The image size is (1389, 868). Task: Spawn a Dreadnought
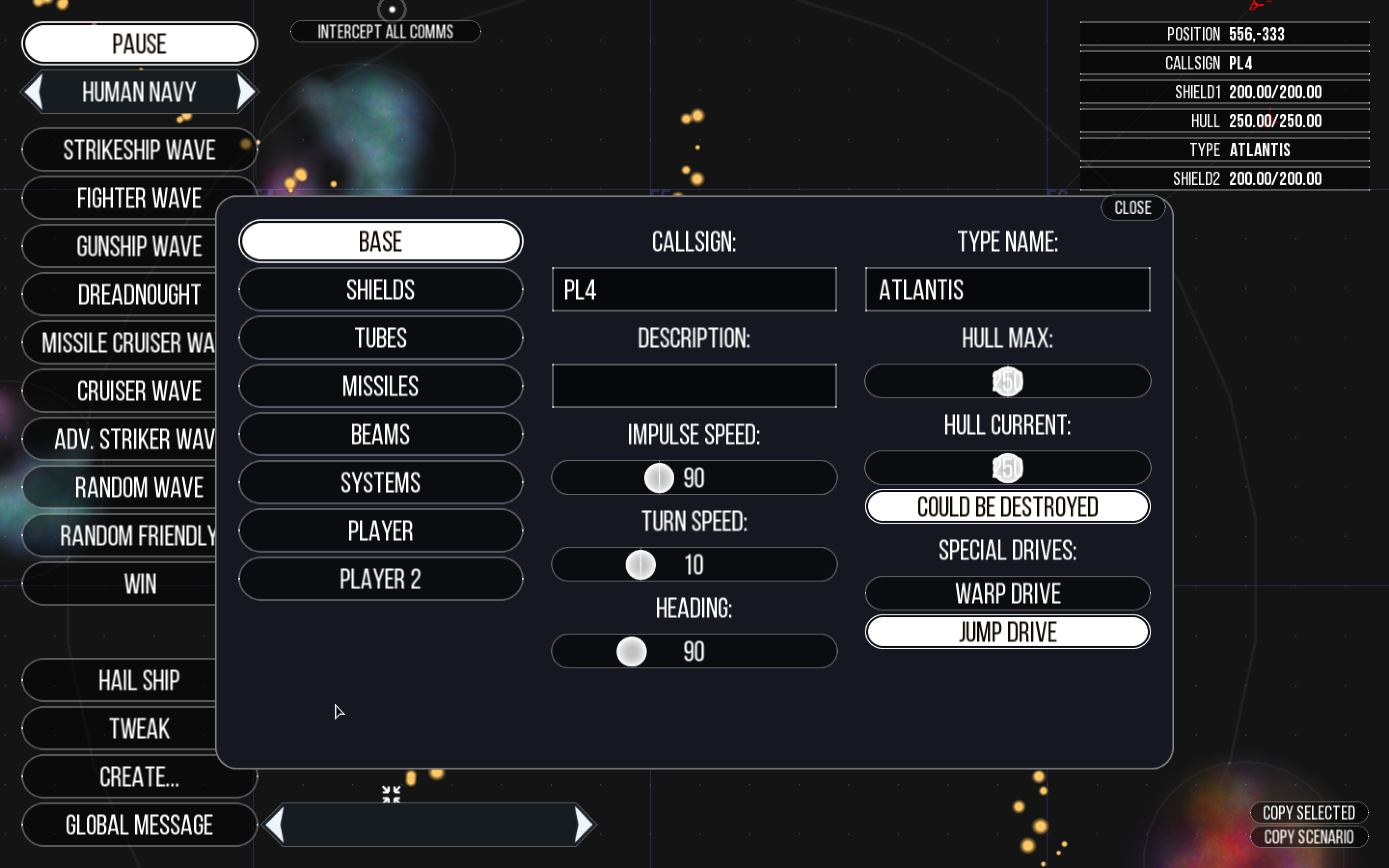click(139, 294)
